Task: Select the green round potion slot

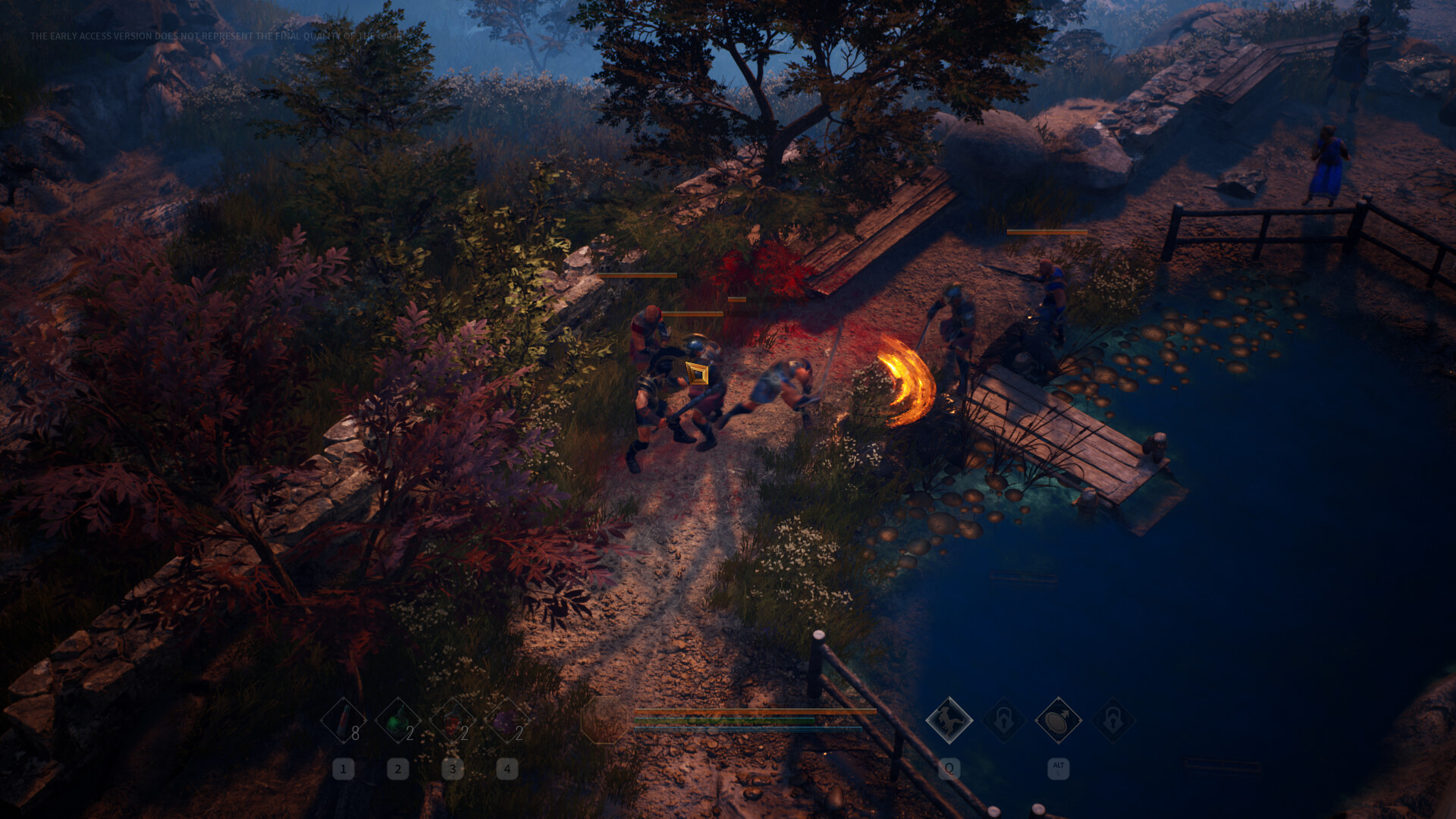Action: coord(397,720)
